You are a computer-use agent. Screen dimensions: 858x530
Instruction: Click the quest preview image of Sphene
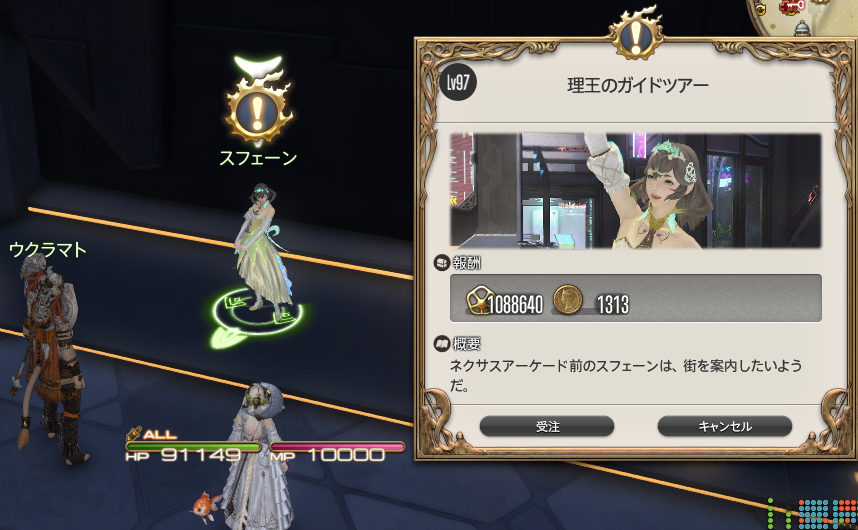pos(635,191)
